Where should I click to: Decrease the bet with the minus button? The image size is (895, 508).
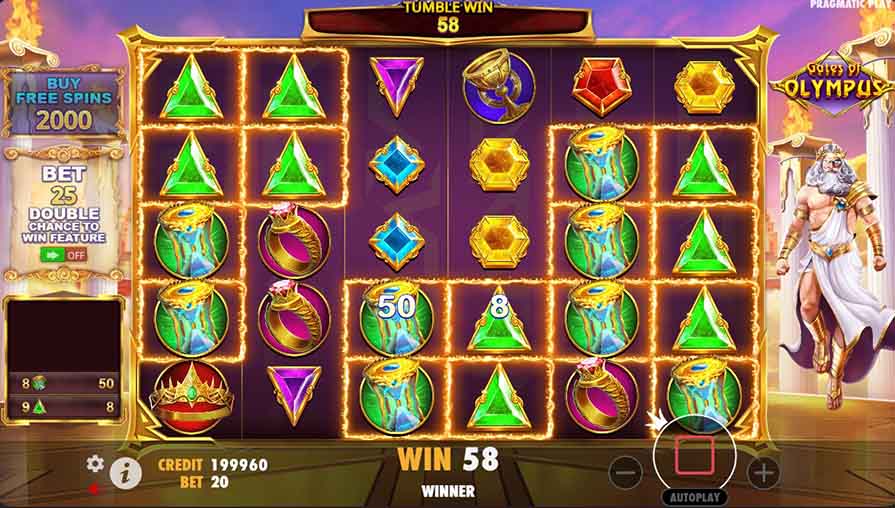click(625, 472)
